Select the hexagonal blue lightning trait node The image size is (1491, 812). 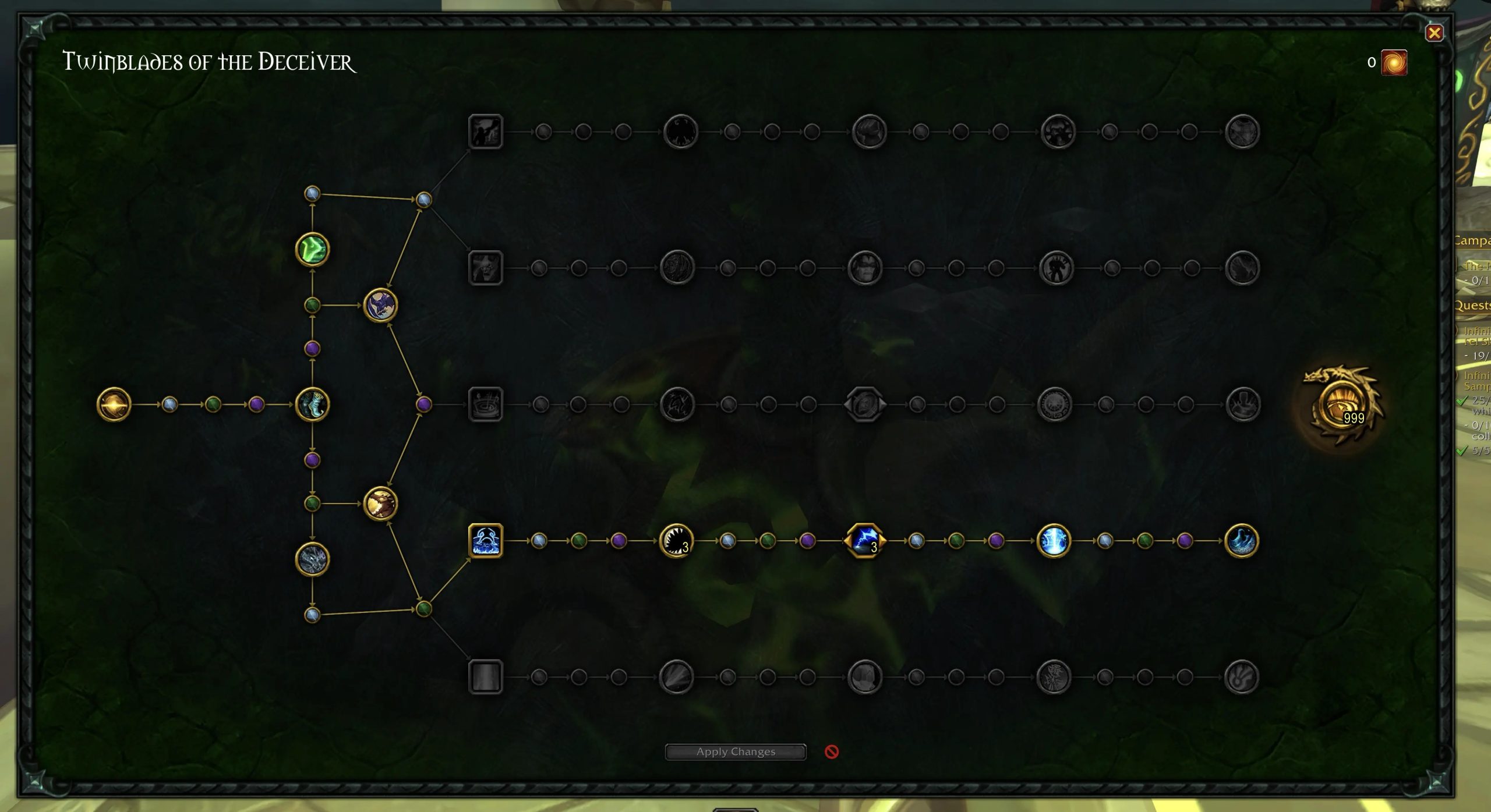tap(865, 541)
